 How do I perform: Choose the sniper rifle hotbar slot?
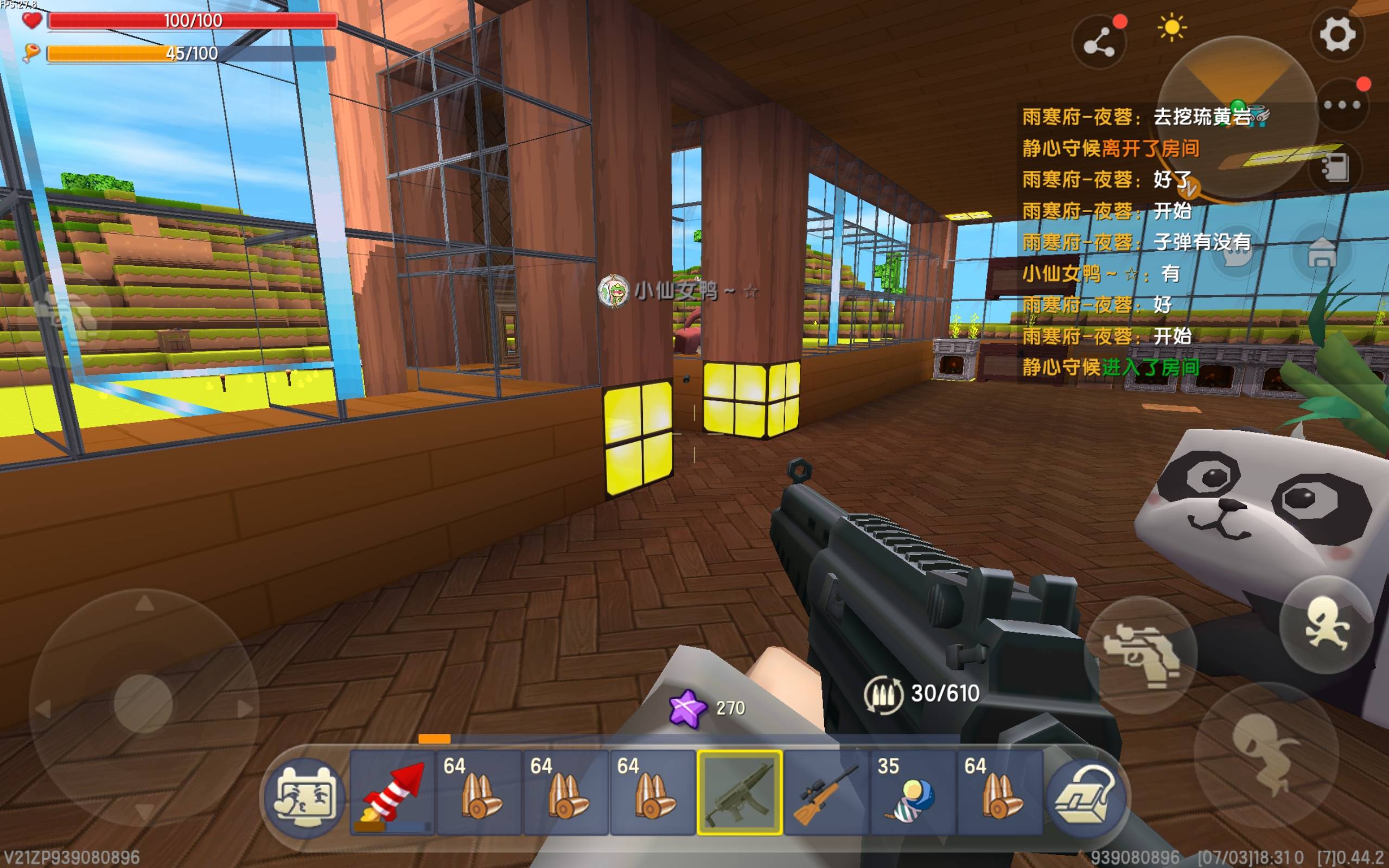[x=826, y=792]
